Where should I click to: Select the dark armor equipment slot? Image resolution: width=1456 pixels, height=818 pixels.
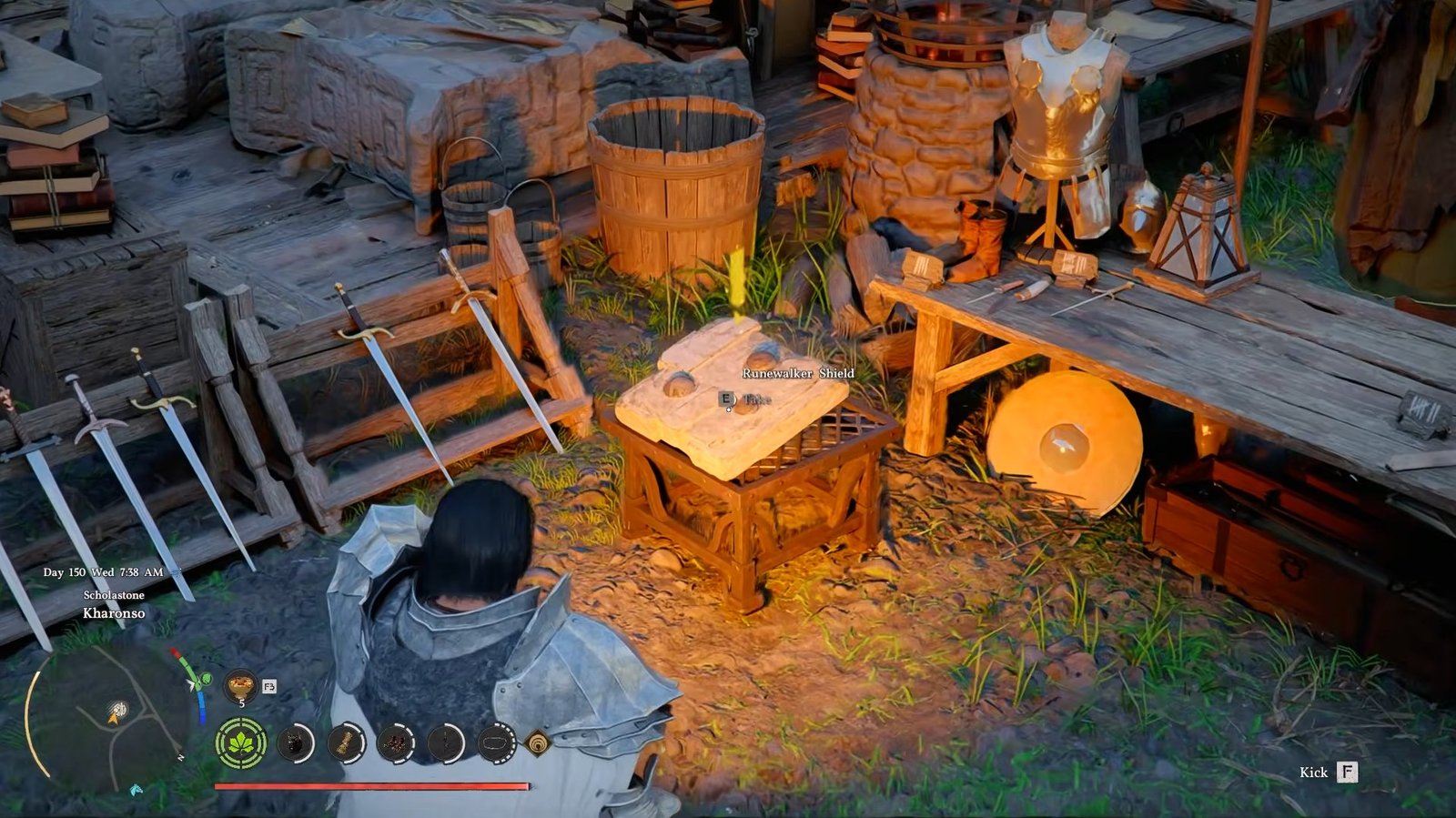[x=294, y=744]
